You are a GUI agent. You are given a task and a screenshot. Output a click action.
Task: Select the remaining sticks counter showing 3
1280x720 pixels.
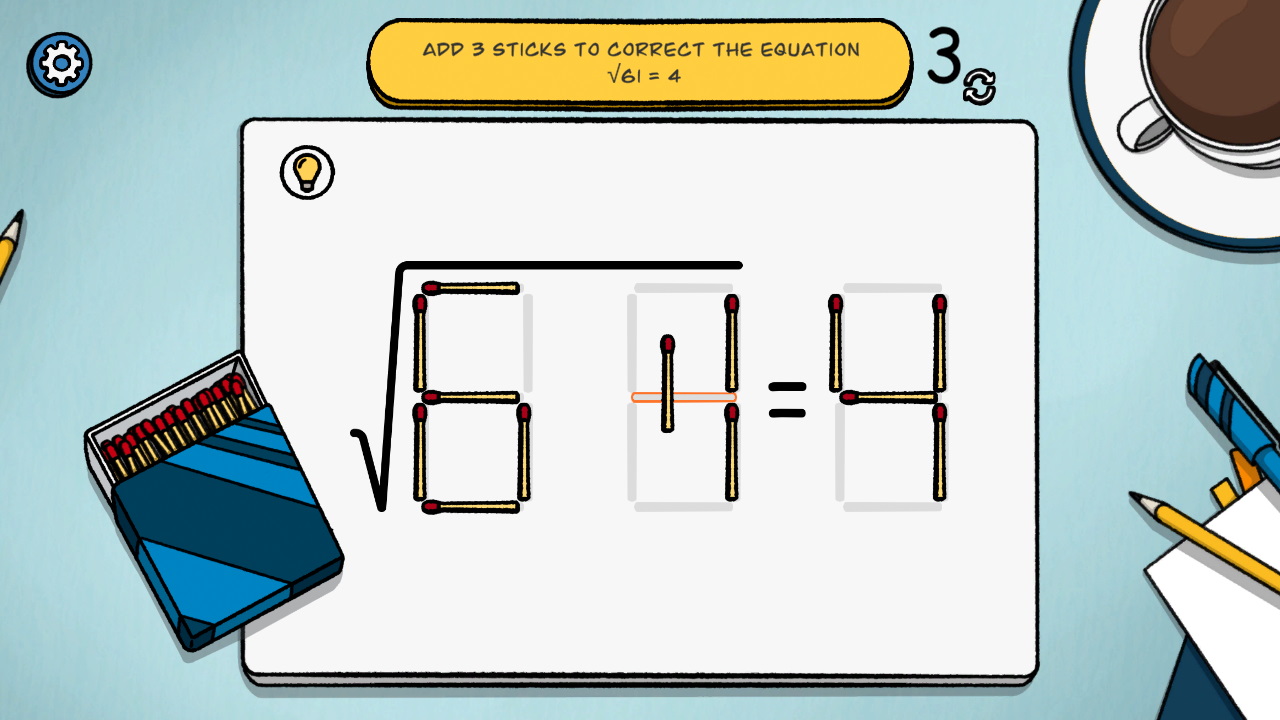coord(944,55)
